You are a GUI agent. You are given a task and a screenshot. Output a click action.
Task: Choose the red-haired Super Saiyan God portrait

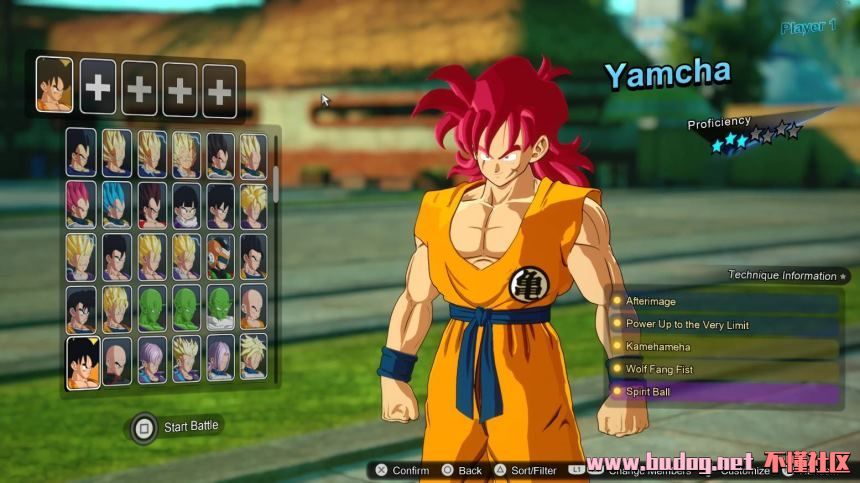(82, 205)
